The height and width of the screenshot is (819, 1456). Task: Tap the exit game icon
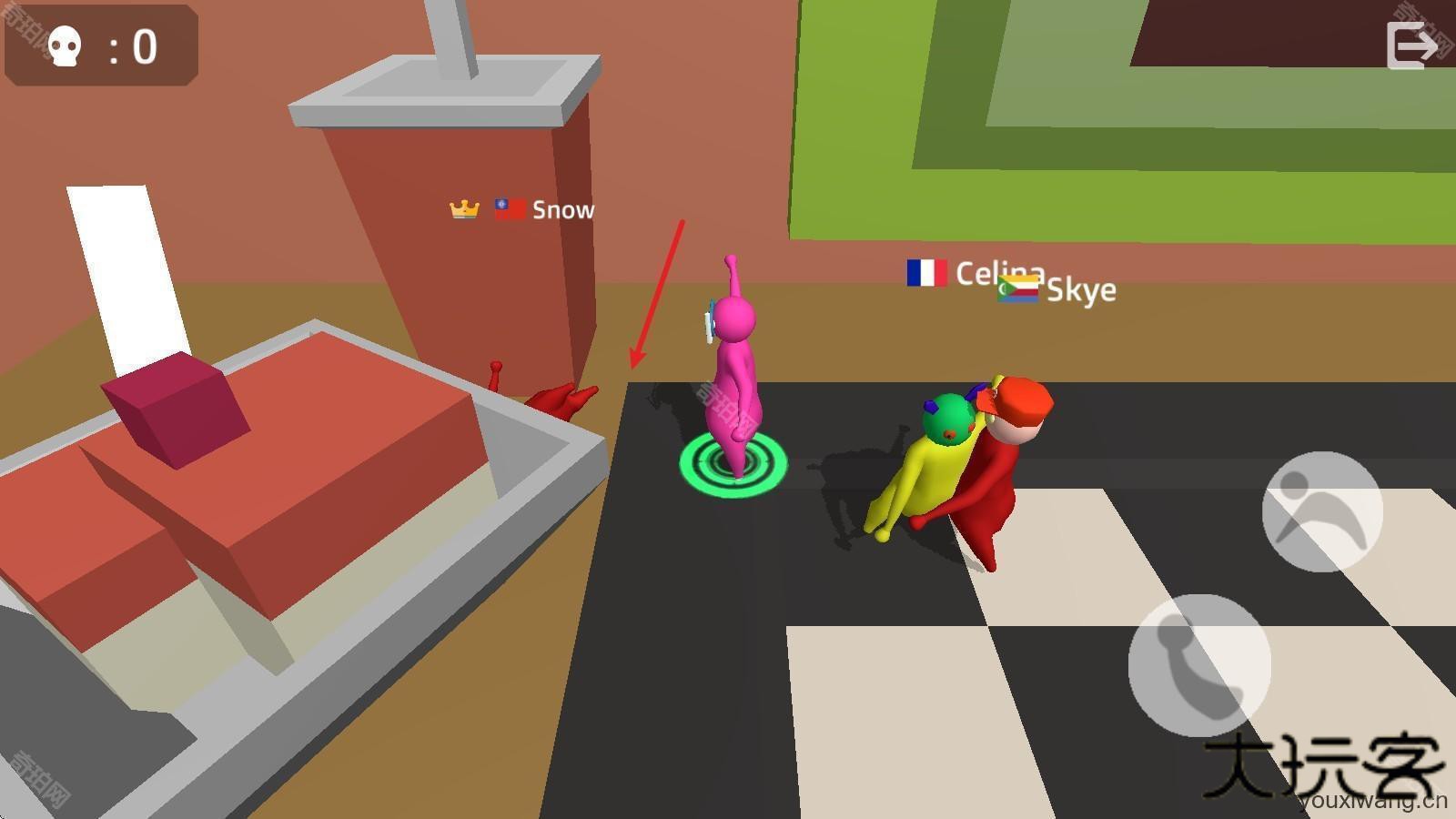coord(1410,45)
